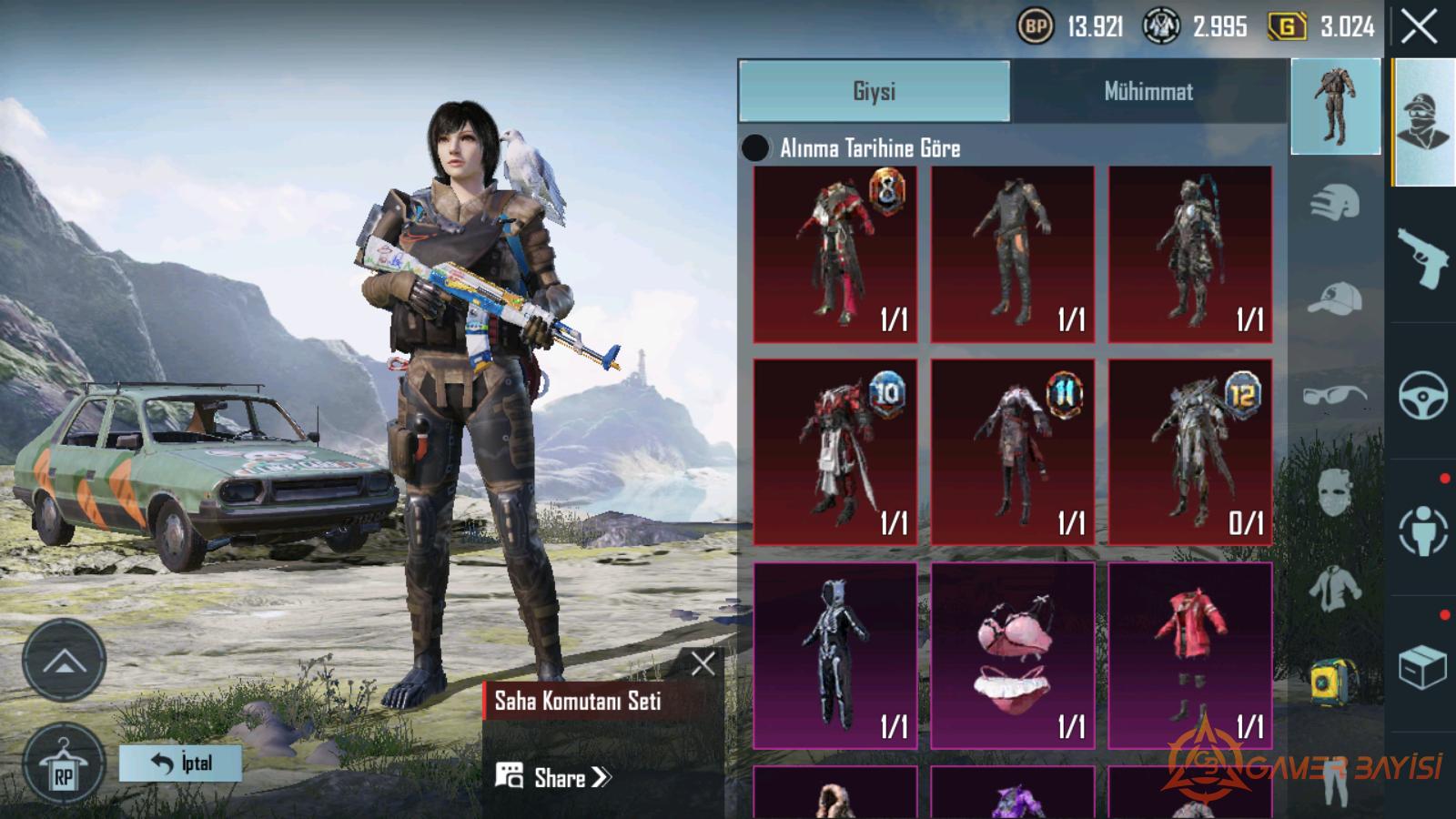Share the Saha Komutanı Seti outfit
Viewport: 1456px width, 819px height.
click(x=555, y=777)
